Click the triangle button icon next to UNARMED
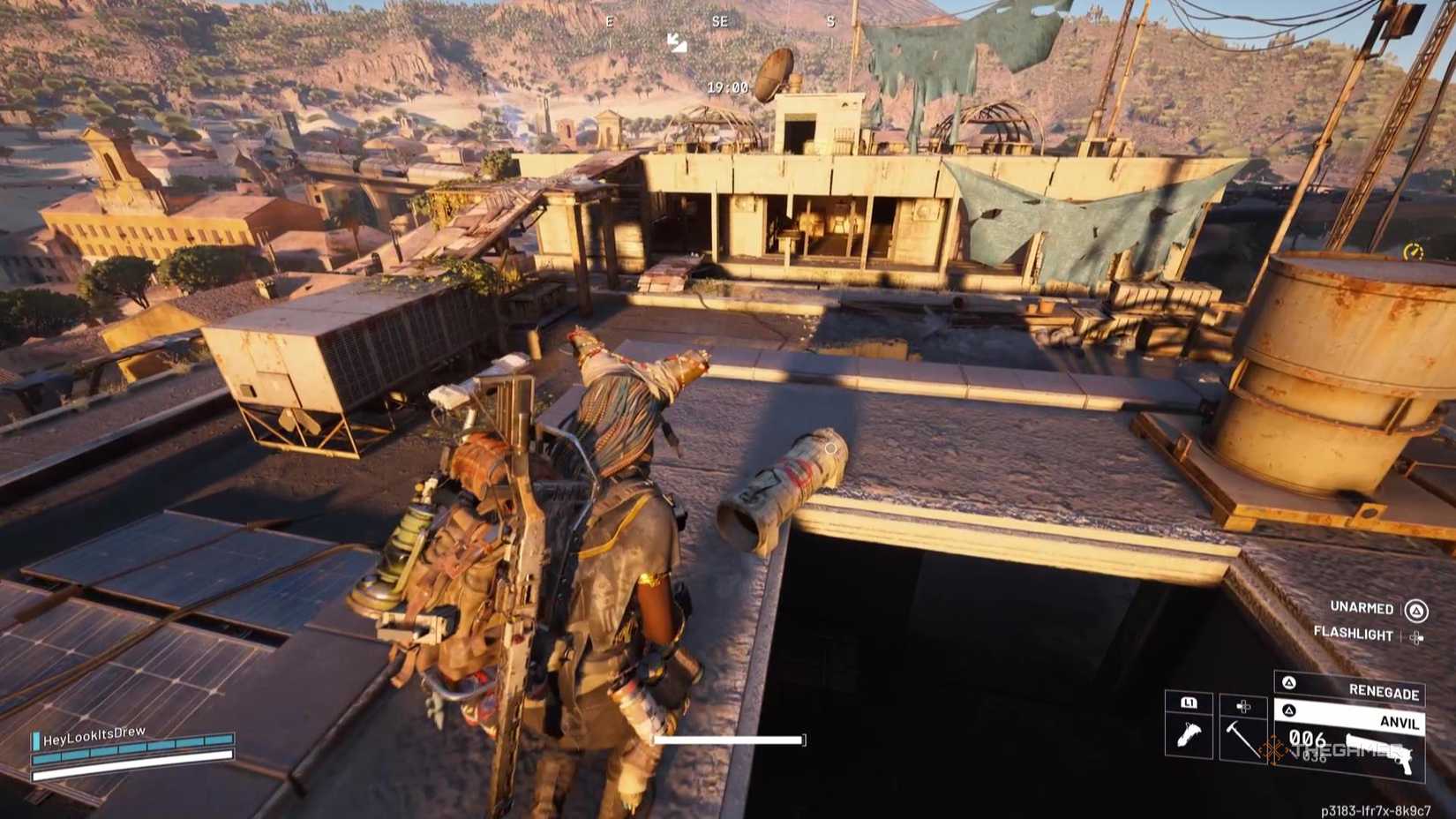Viewport: 1456px width, 819px height. 1417,612
